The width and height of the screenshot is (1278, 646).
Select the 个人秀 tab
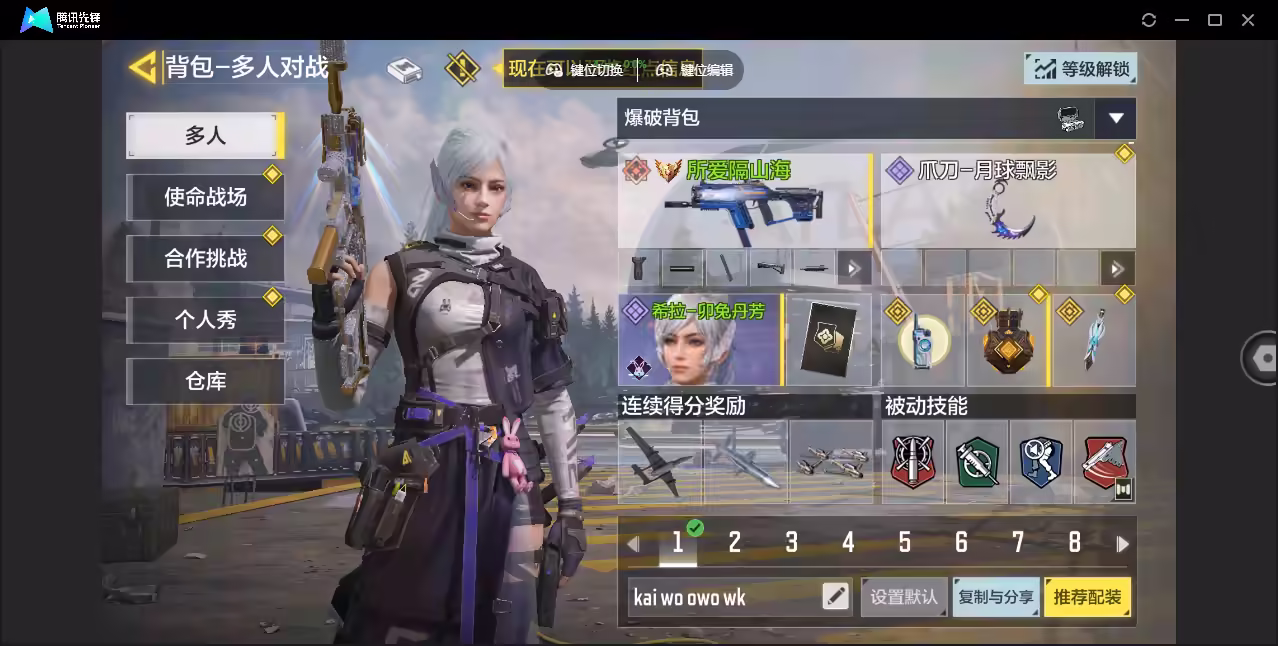(205, 320)
